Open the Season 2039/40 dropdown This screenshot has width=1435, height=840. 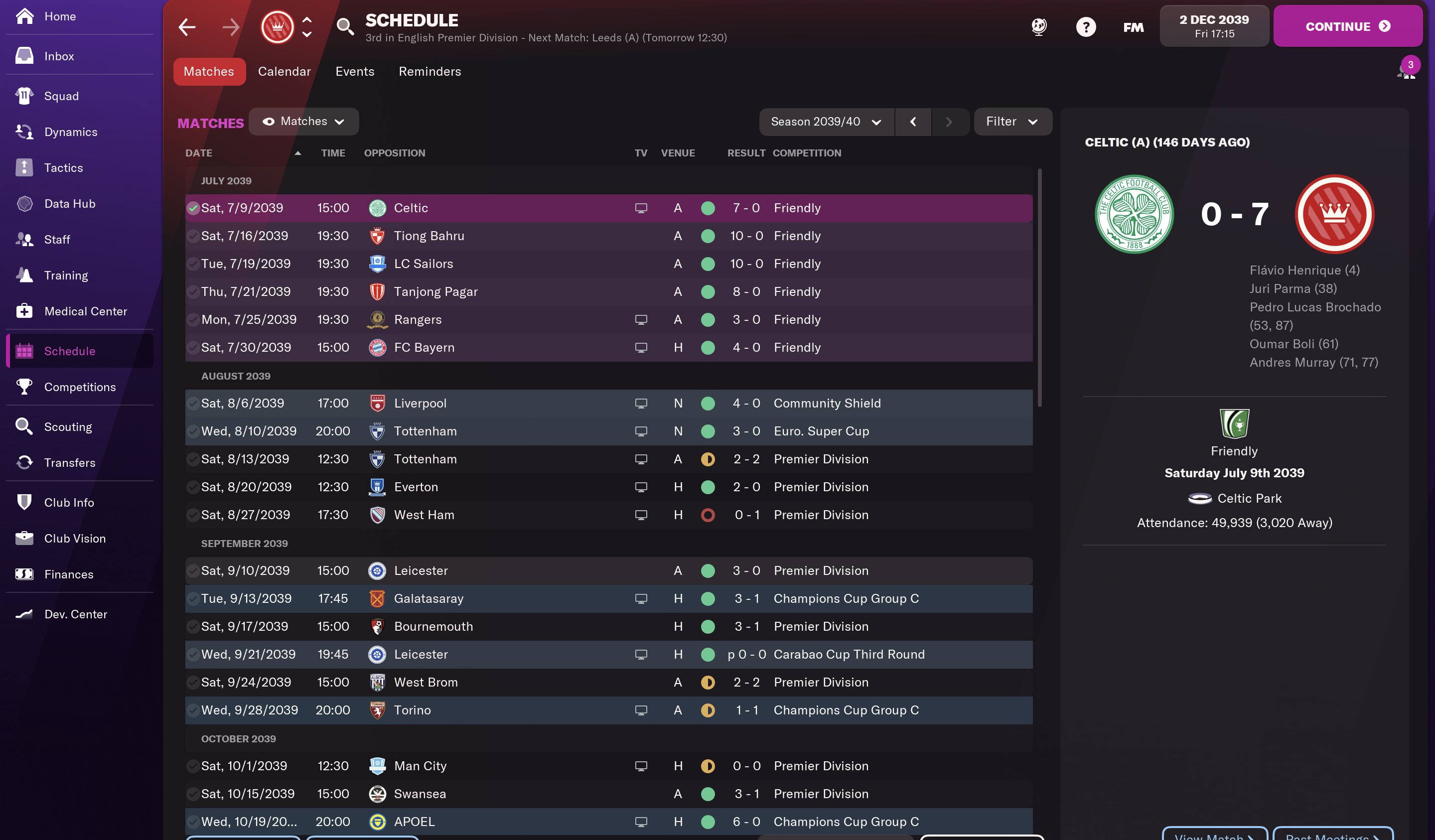tap(826, 121)
